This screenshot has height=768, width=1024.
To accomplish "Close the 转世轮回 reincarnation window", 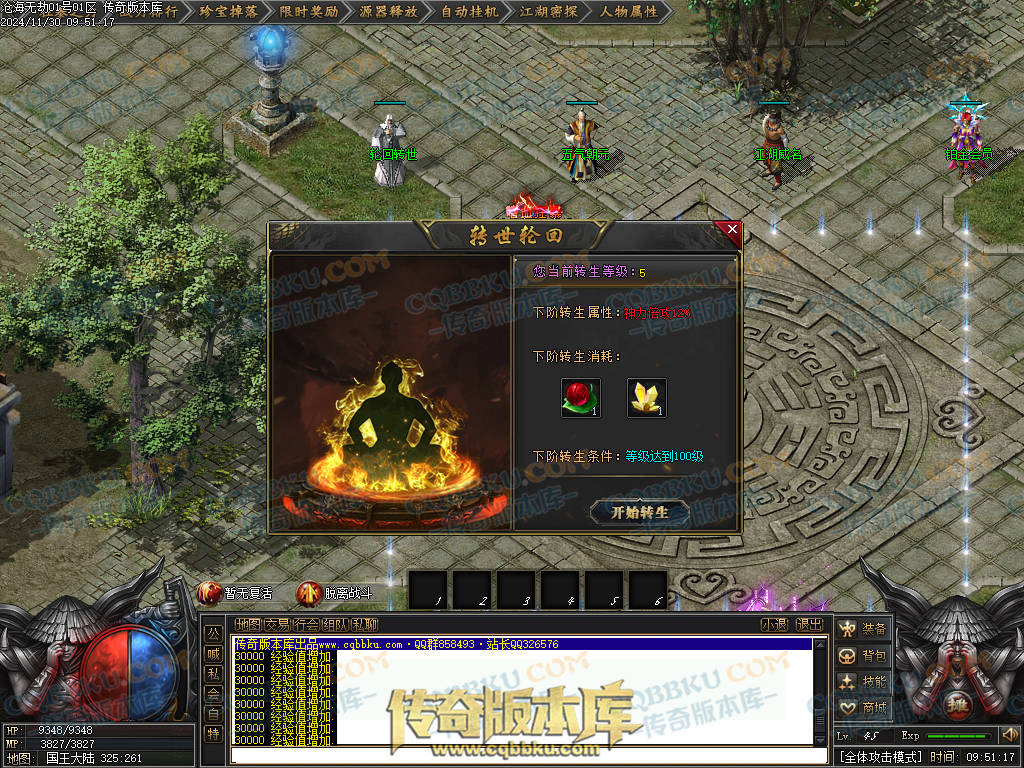I will coord(732,231).
